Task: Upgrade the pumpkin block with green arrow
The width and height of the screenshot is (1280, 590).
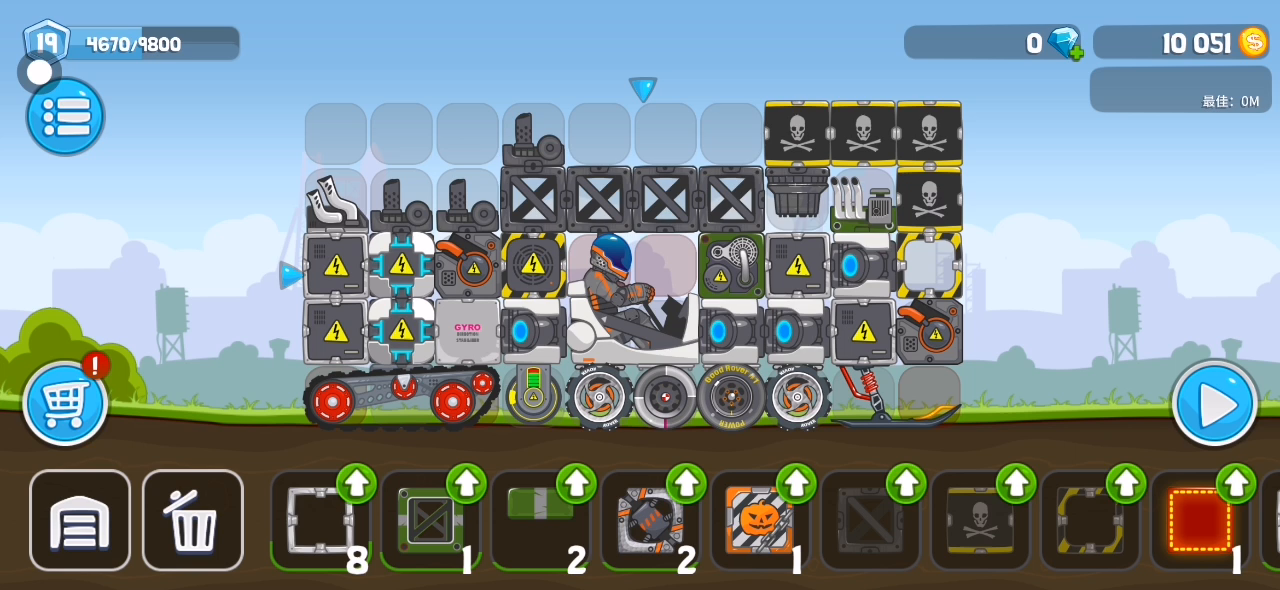Action: click(x=796, y=483)
